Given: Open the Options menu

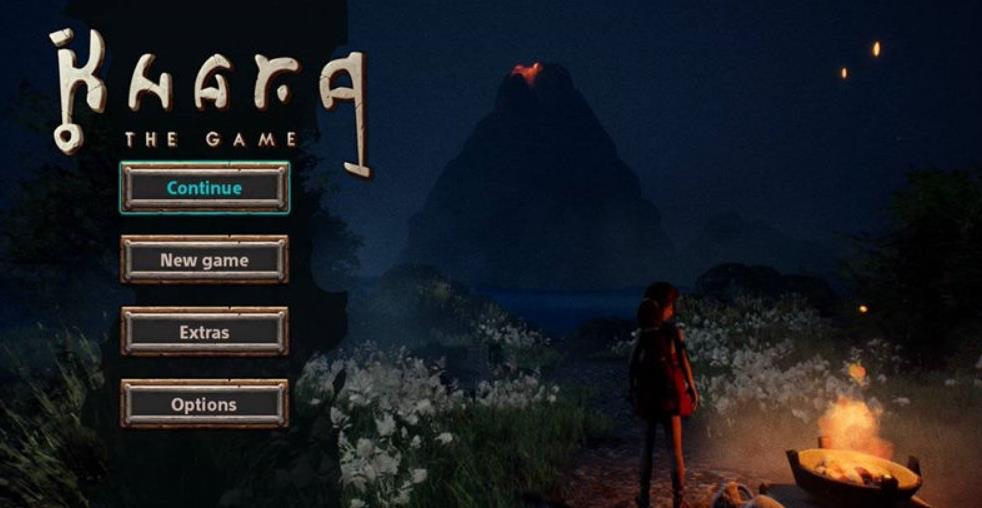Looking at the screenshot, I should 204,404.
